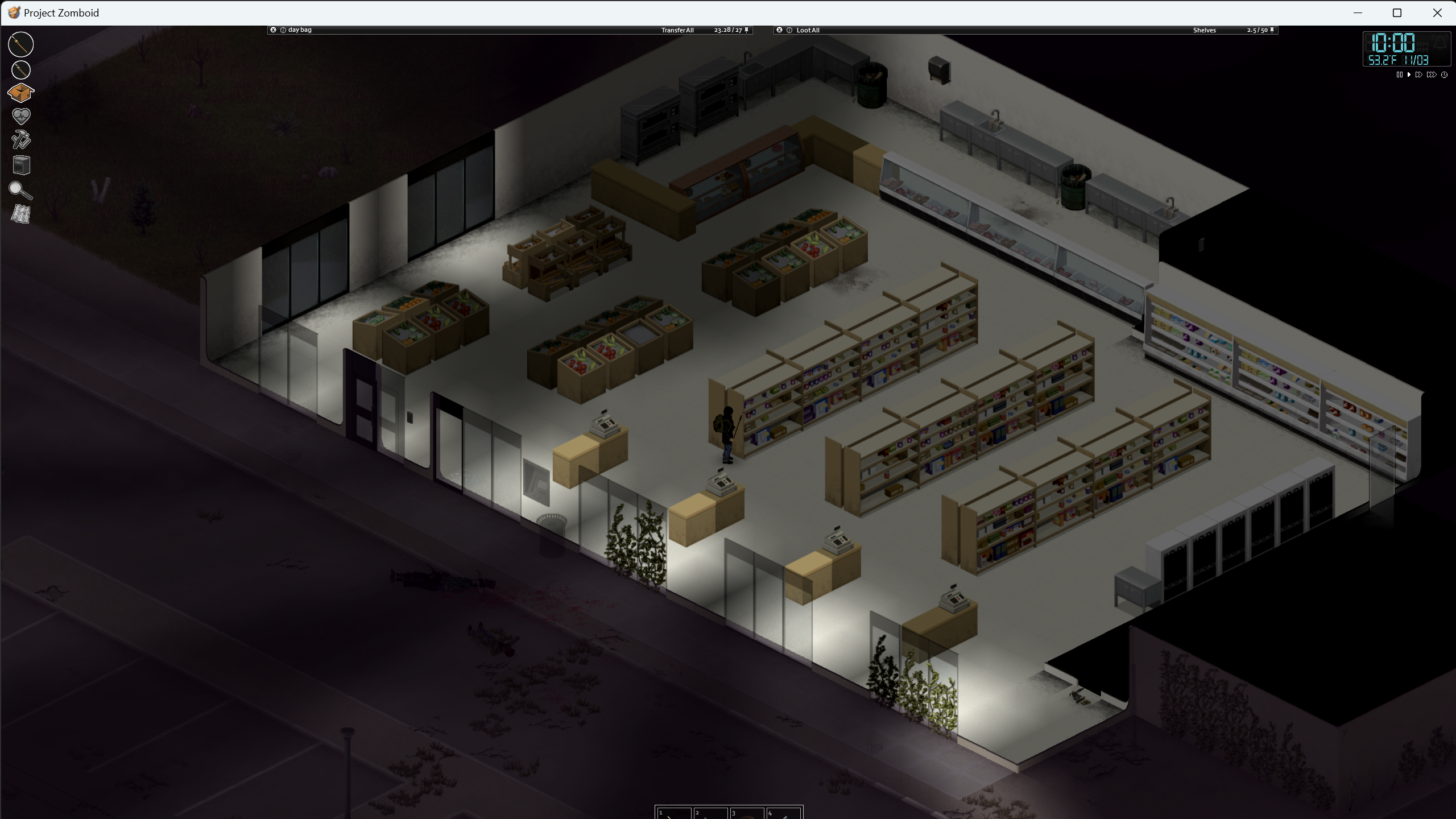Select the secondary hand weapon slot
This screenshot has width=1456, height=819.
(21, 70)
